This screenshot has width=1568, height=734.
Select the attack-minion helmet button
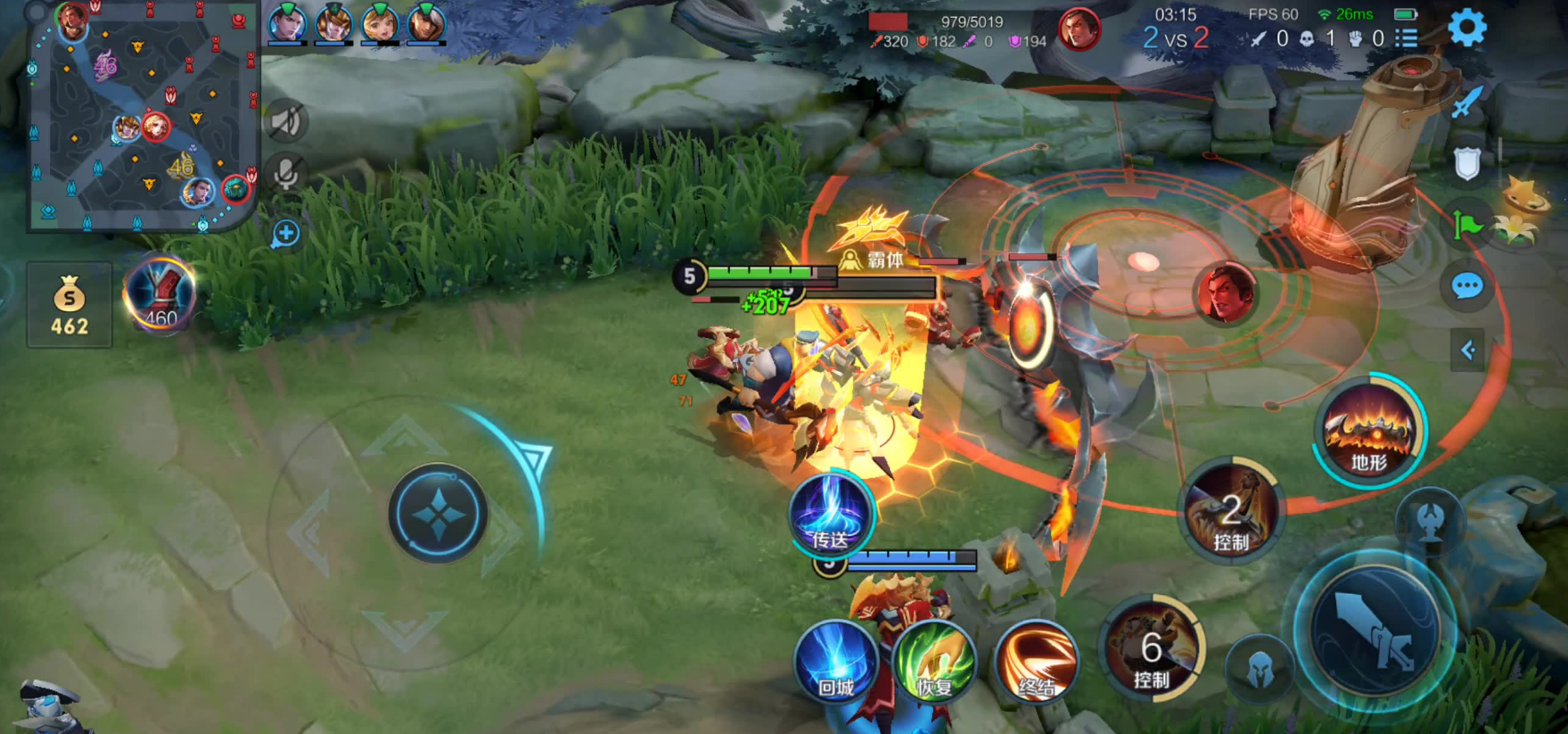coord(1259,669)
